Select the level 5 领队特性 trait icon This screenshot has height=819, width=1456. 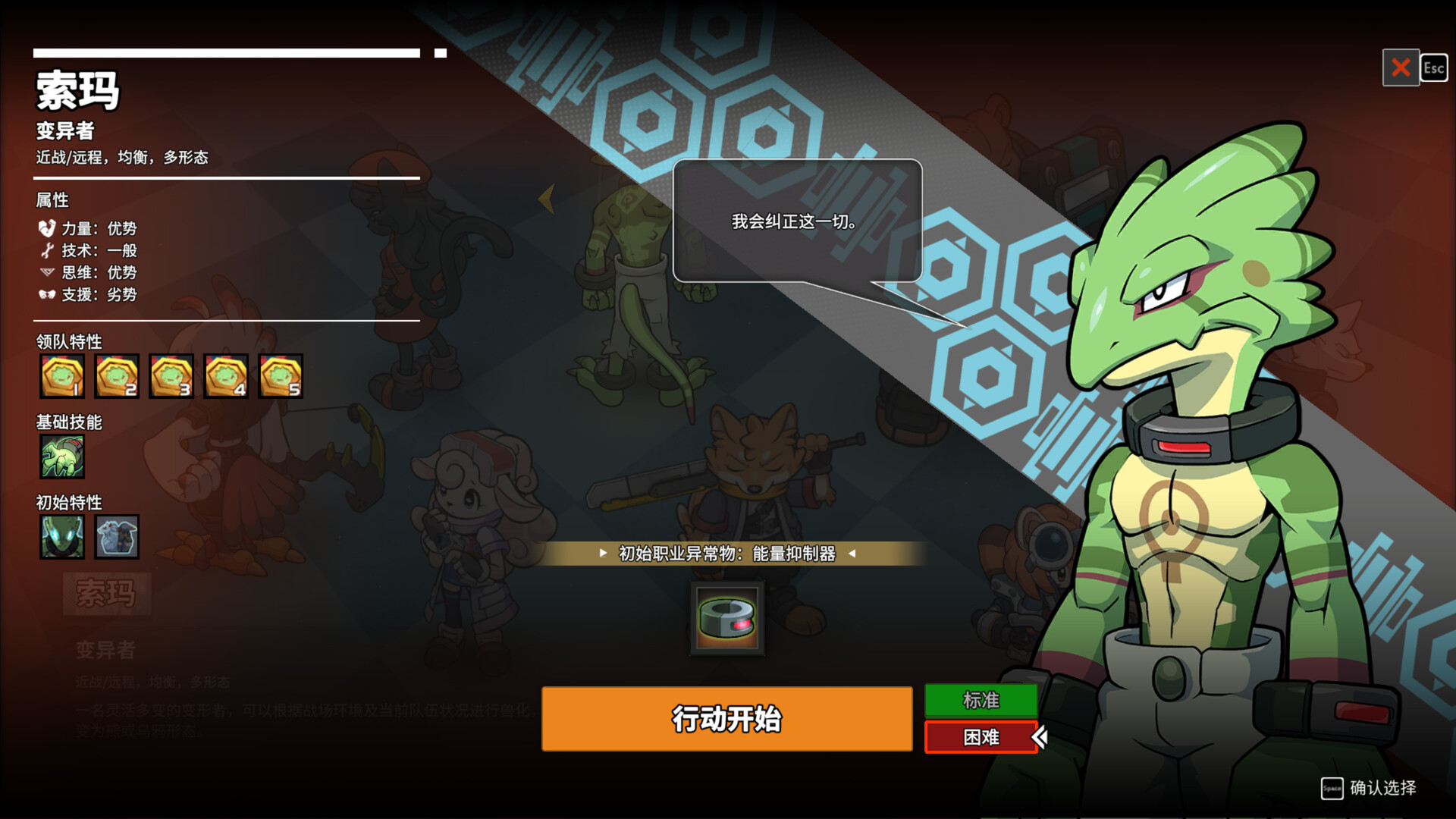tap(281, 376)
